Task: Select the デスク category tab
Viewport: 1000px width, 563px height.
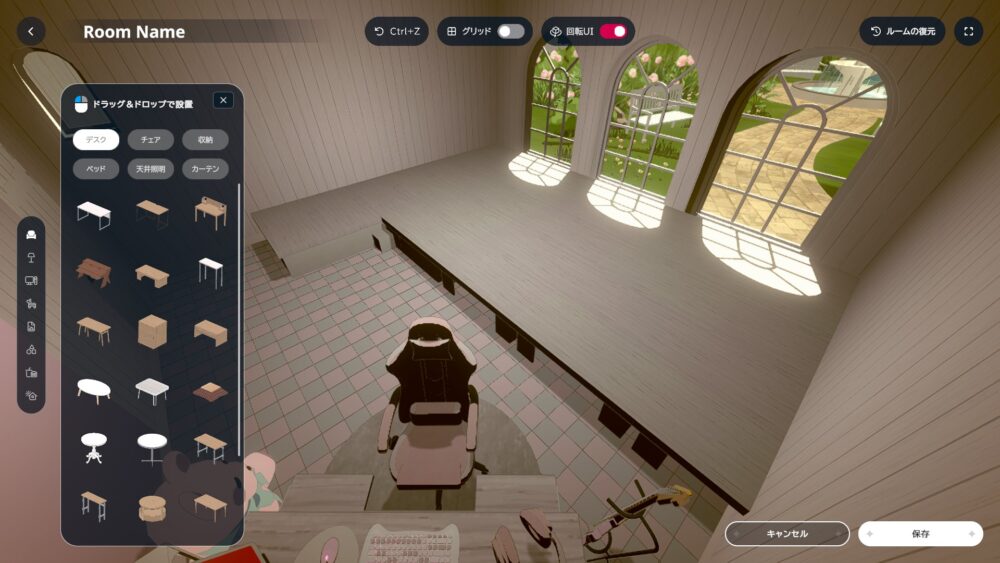Action: pyautogui.click(x=96, y=140)
